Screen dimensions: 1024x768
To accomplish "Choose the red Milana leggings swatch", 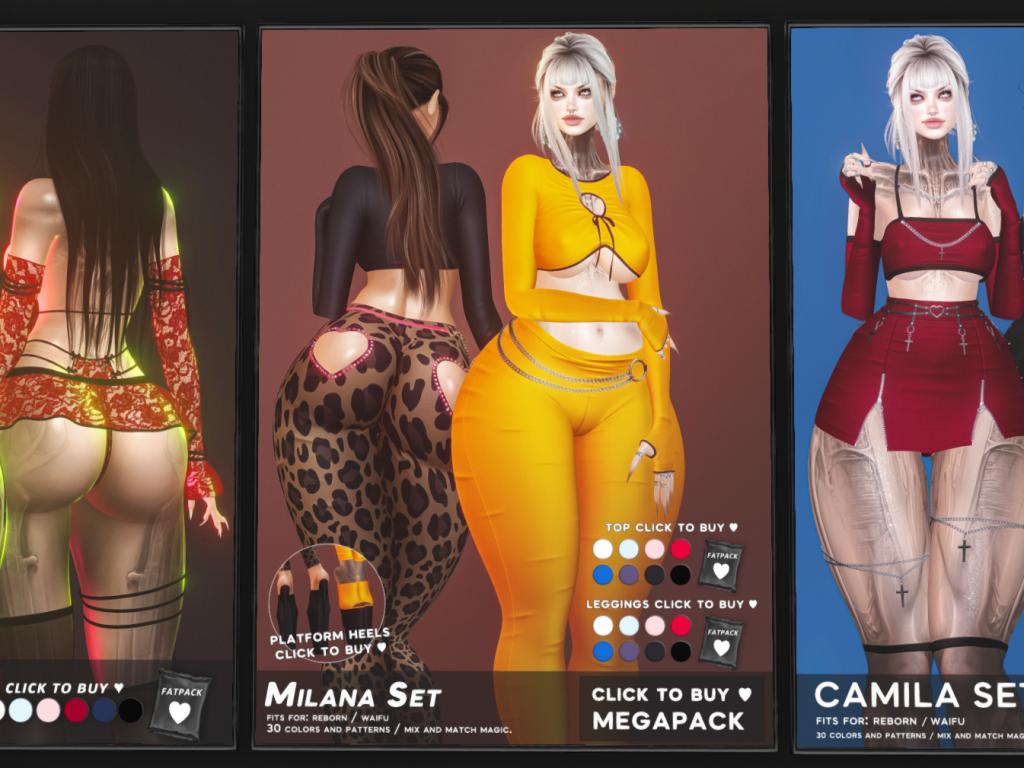I will pos(680,626).
